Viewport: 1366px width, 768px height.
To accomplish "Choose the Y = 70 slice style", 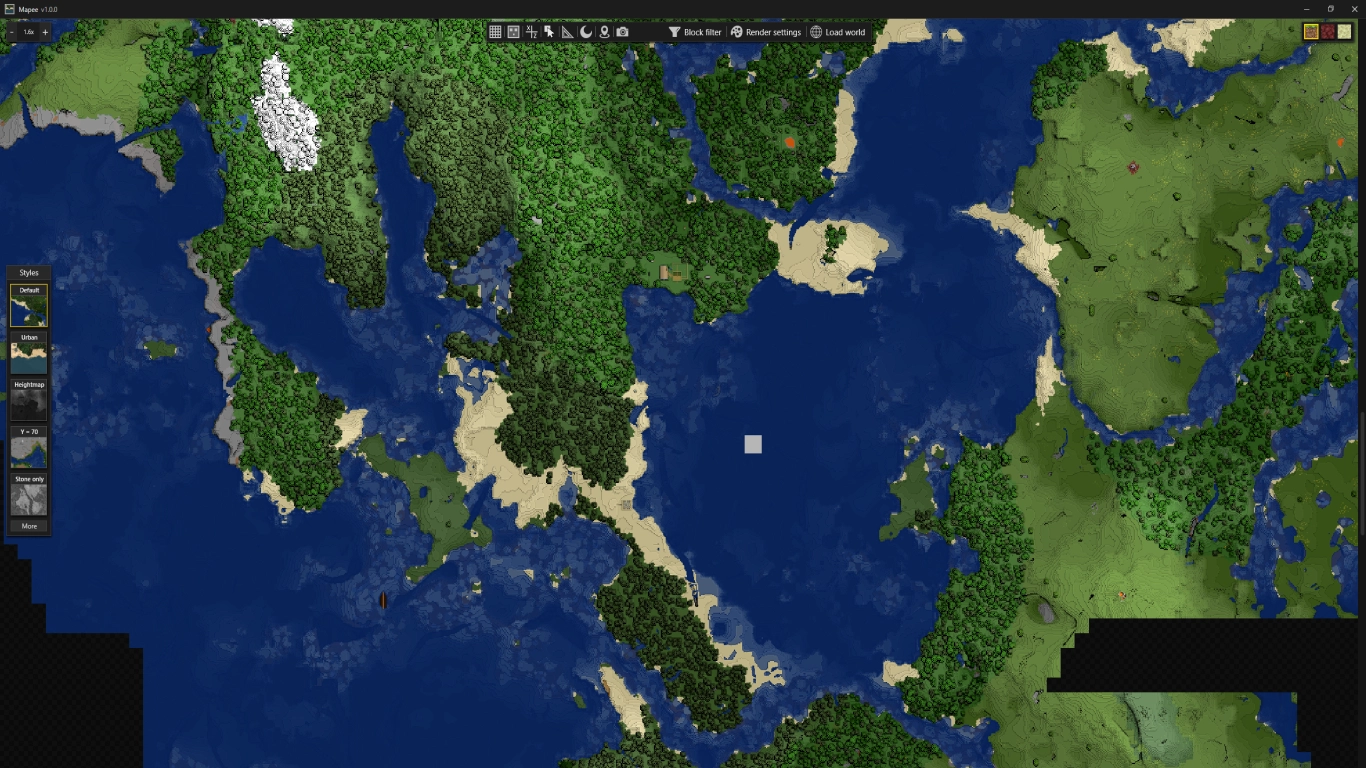I will [28, 447].
